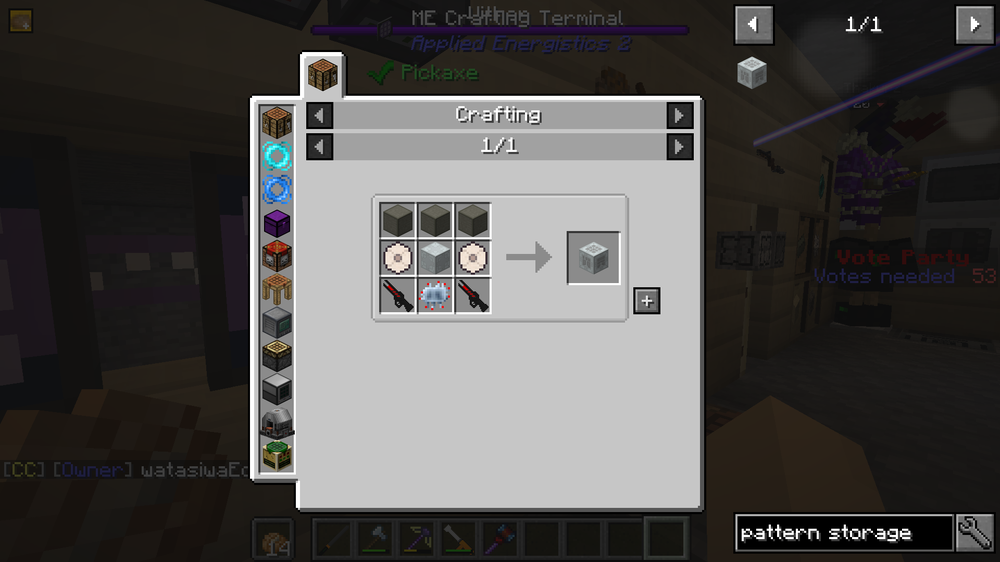Image resolution: width=1000 pixels, height=562 pixels.
Task: Select the center light gray block ingredient
Action: click(x=433, y=258)
